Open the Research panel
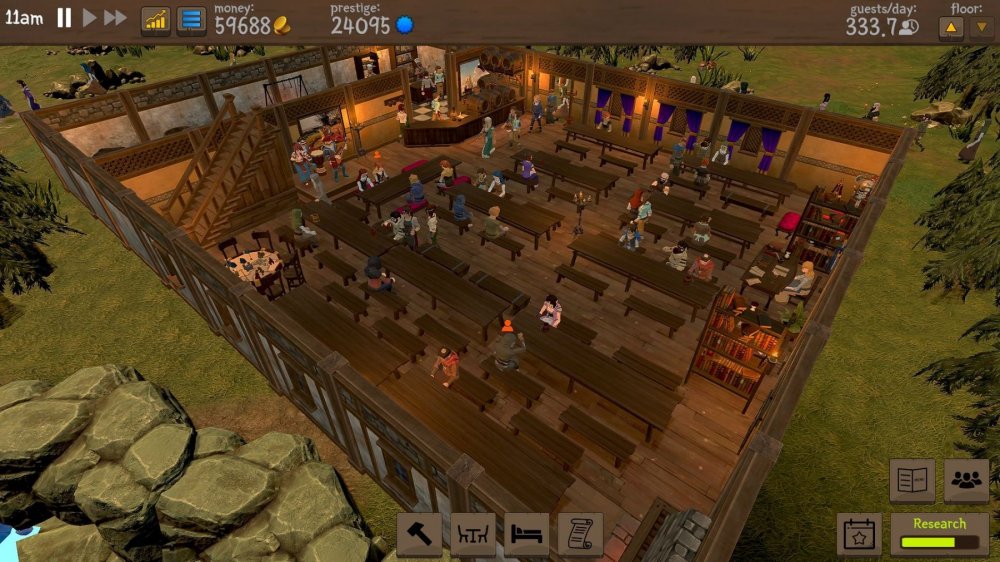 pyautogui.click(x=939, y=534)
